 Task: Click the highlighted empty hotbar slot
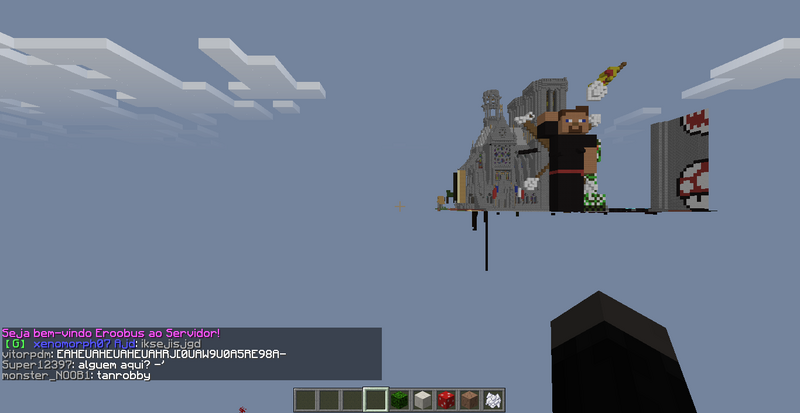coord(375,400)
